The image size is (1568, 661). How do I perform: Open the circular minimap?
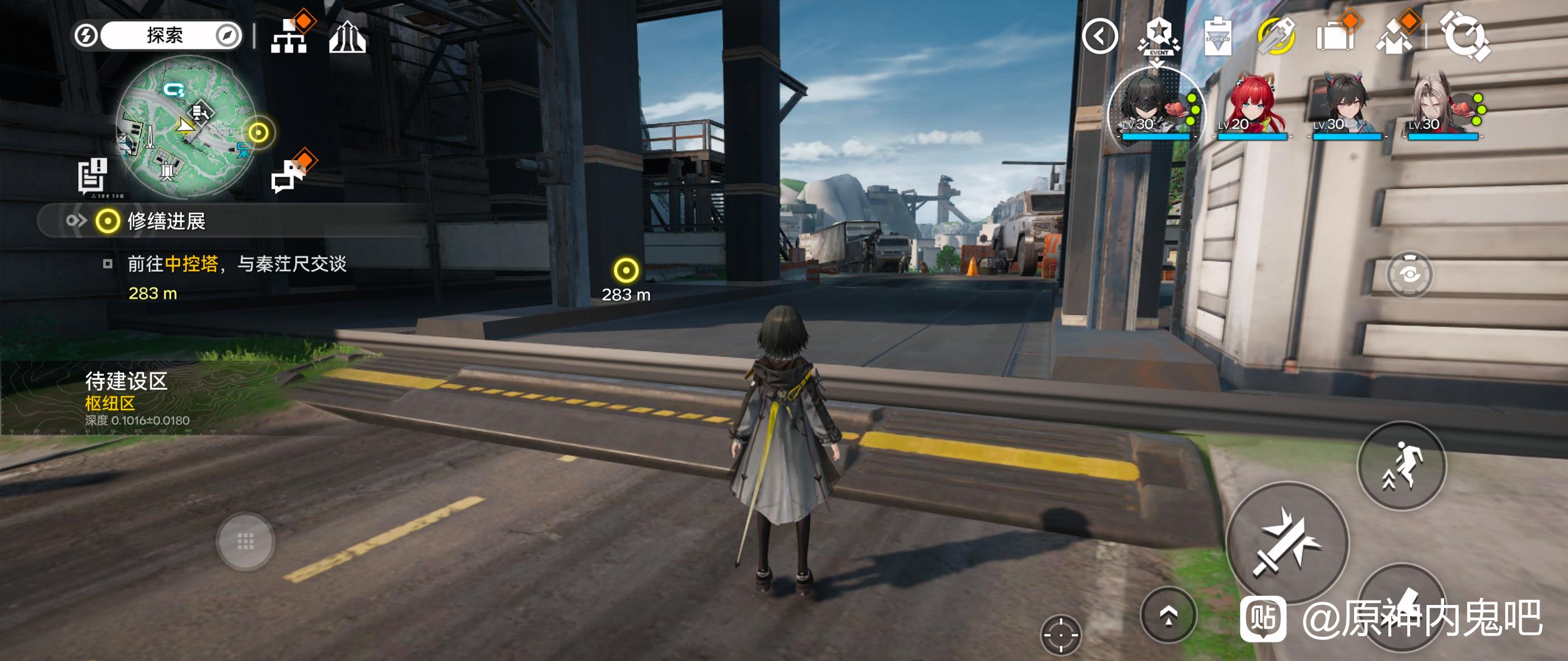click(x=186, y=127)
